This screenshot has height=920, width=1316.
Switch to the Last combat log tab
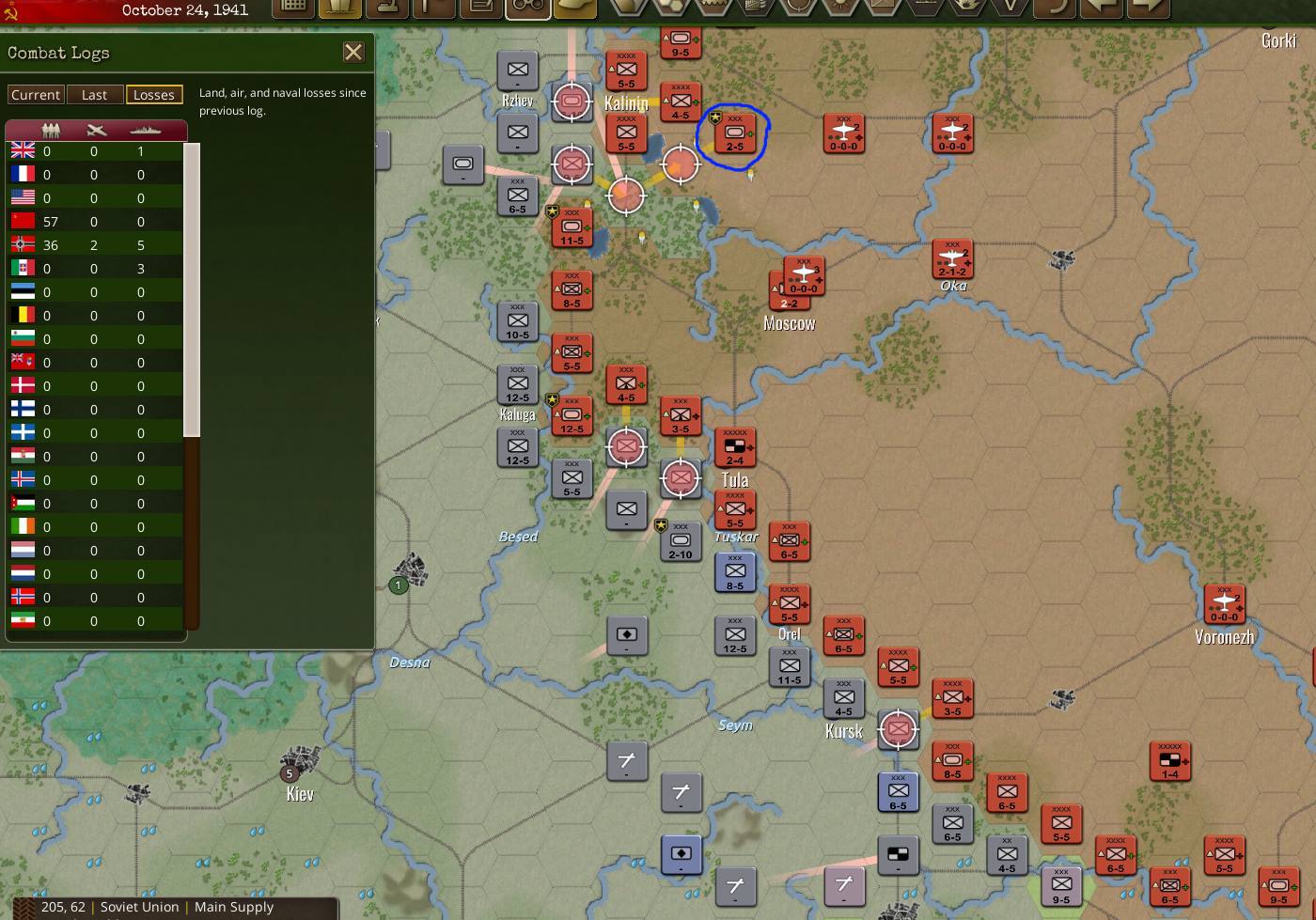[x=95, y=94]
